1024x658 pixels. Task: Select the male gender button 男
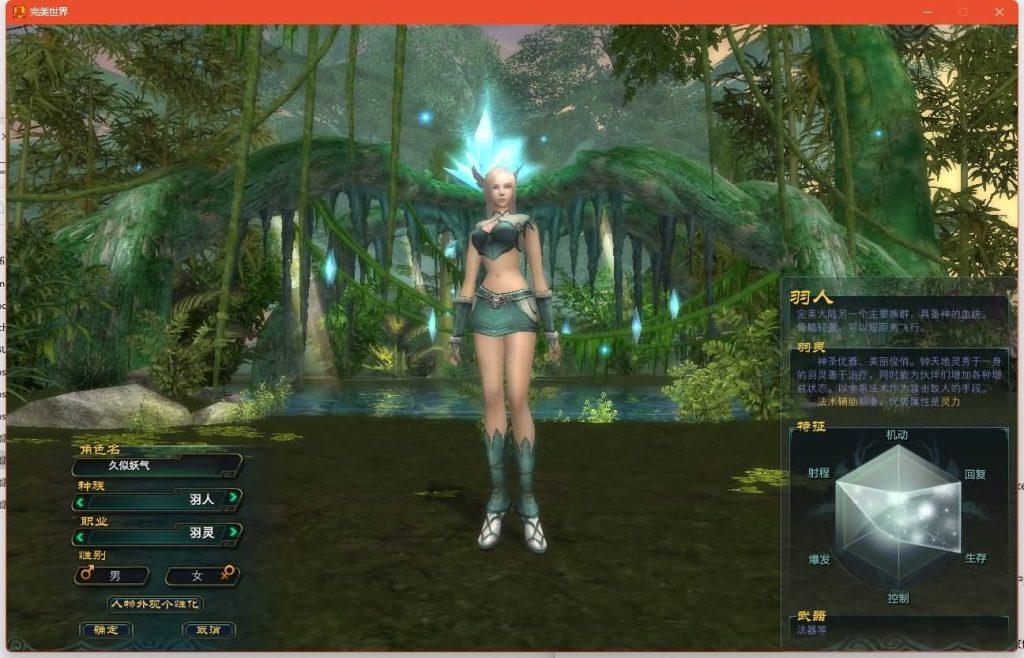point(112,576)
